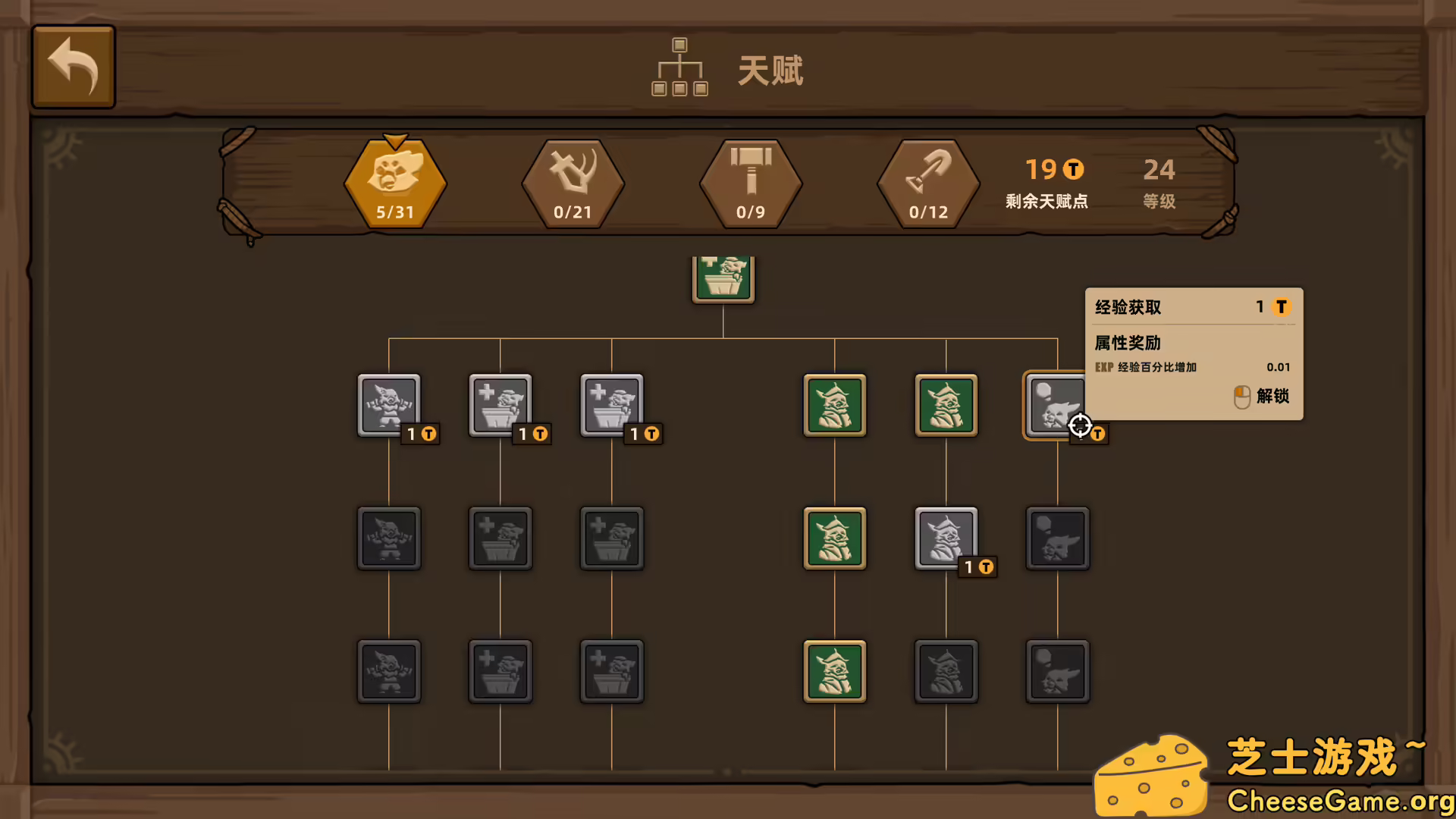Select the second-row unlocked green goblin node
This screenshot has height=819, width=1456.
pyautogui.click(x=834, y=539)
